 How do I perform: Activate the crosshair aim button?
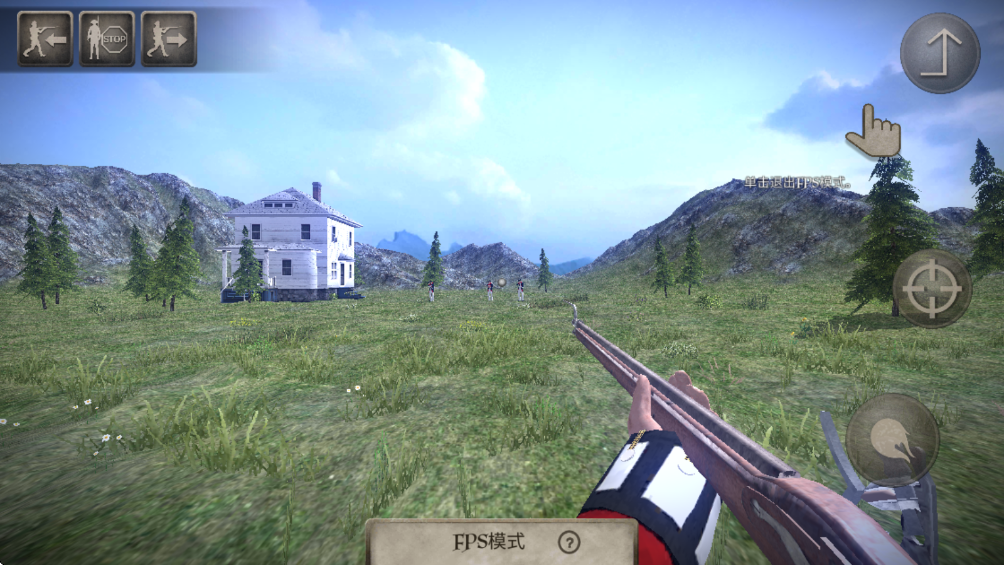coord(931,288)
